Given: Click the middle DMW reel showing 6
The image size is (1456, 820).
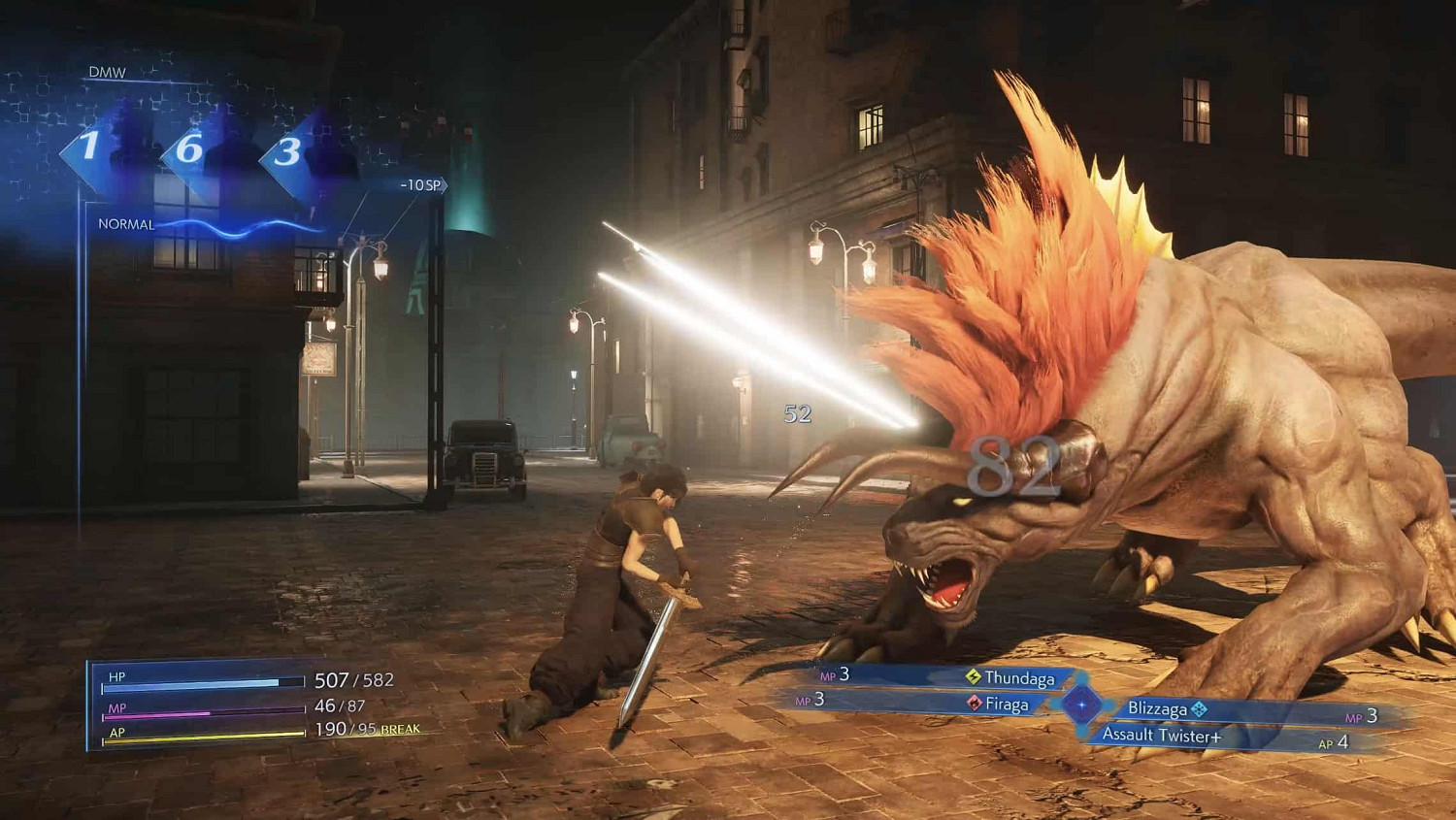Looking at the screenshot, I should 189,150.
